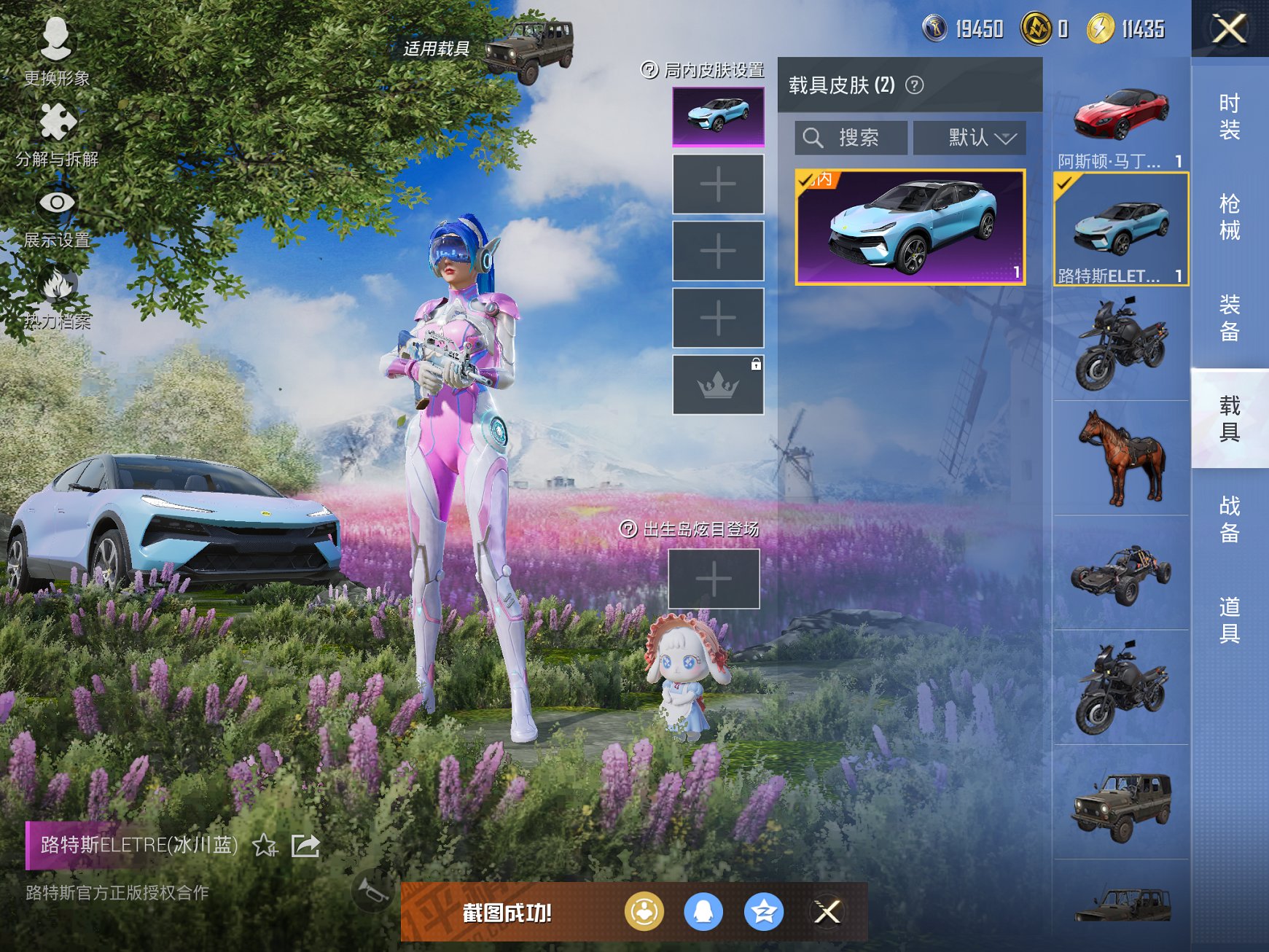Select the buggy vehicle category
The width and height of the screenshot is (1269, 952).
(x=1120, y=573)
